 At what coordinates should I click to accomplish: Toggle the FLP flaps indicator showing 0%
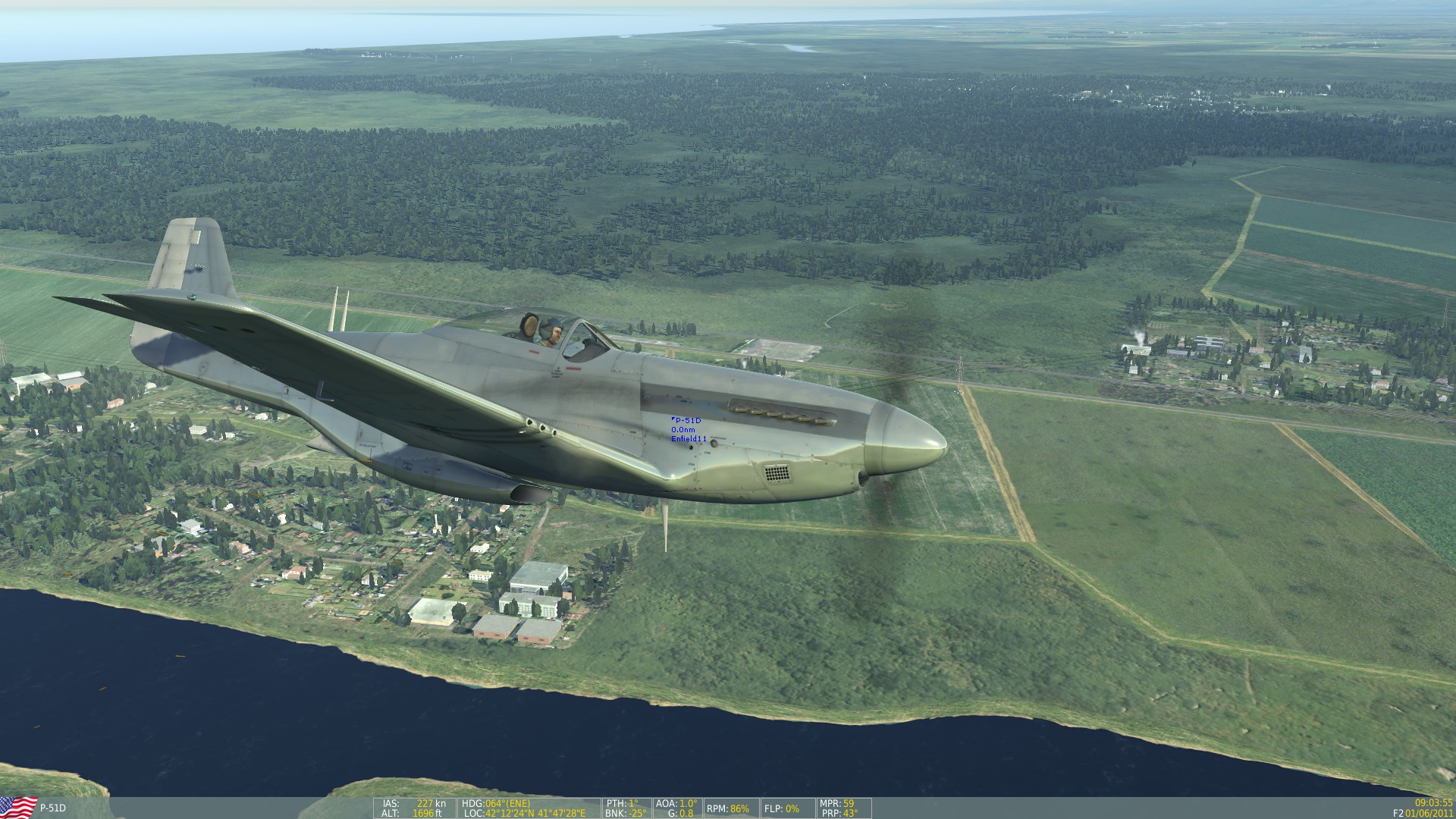click(x=780, y=808)
